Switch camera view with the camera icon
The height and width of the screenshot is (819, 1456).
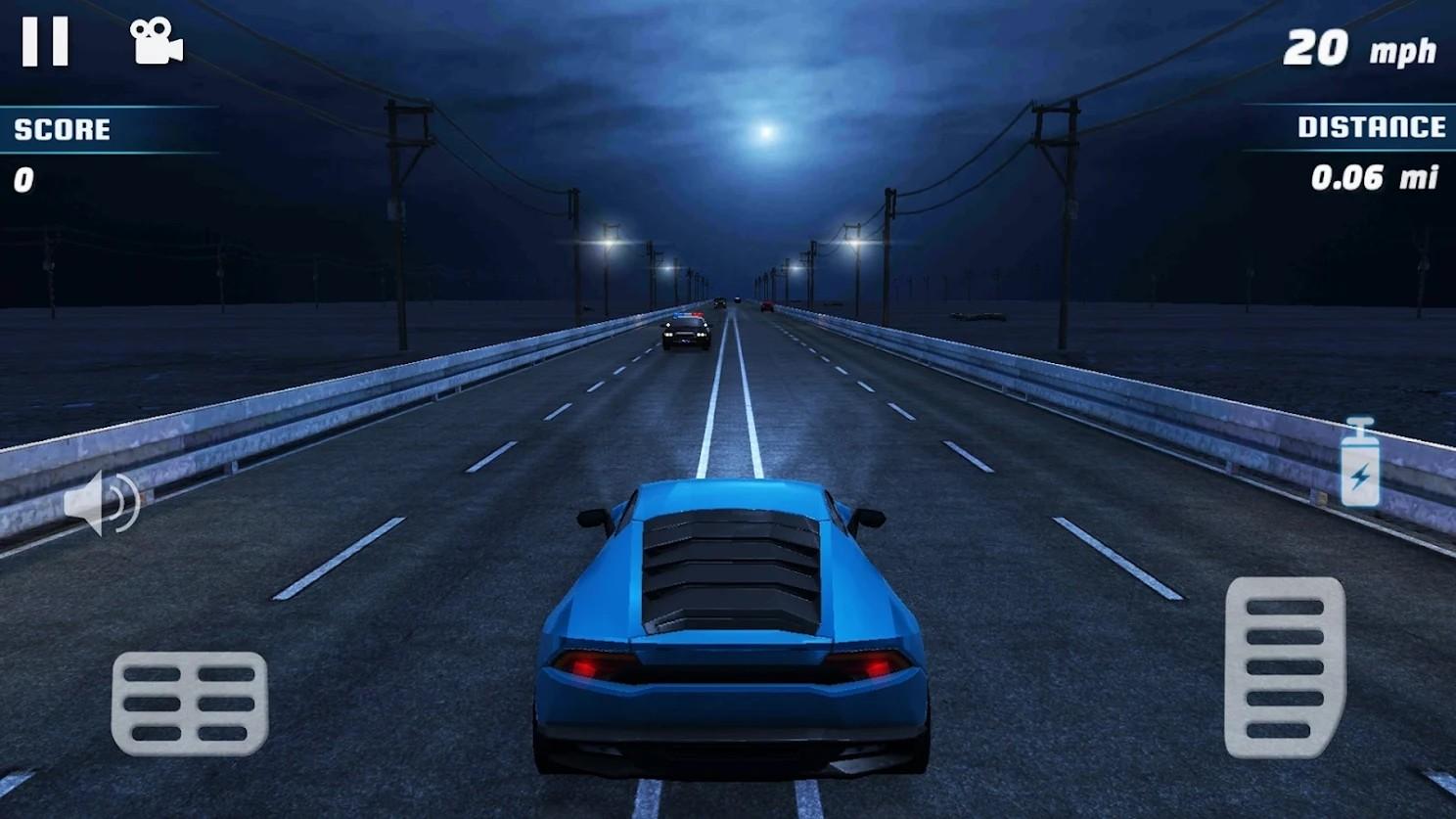(157, 39)
